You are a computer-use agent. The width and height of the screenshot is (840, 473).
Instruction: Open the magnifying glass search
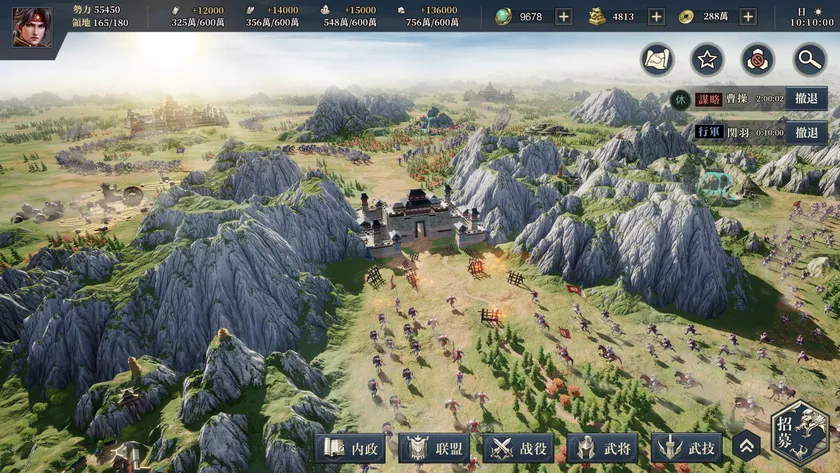(808, 59)
